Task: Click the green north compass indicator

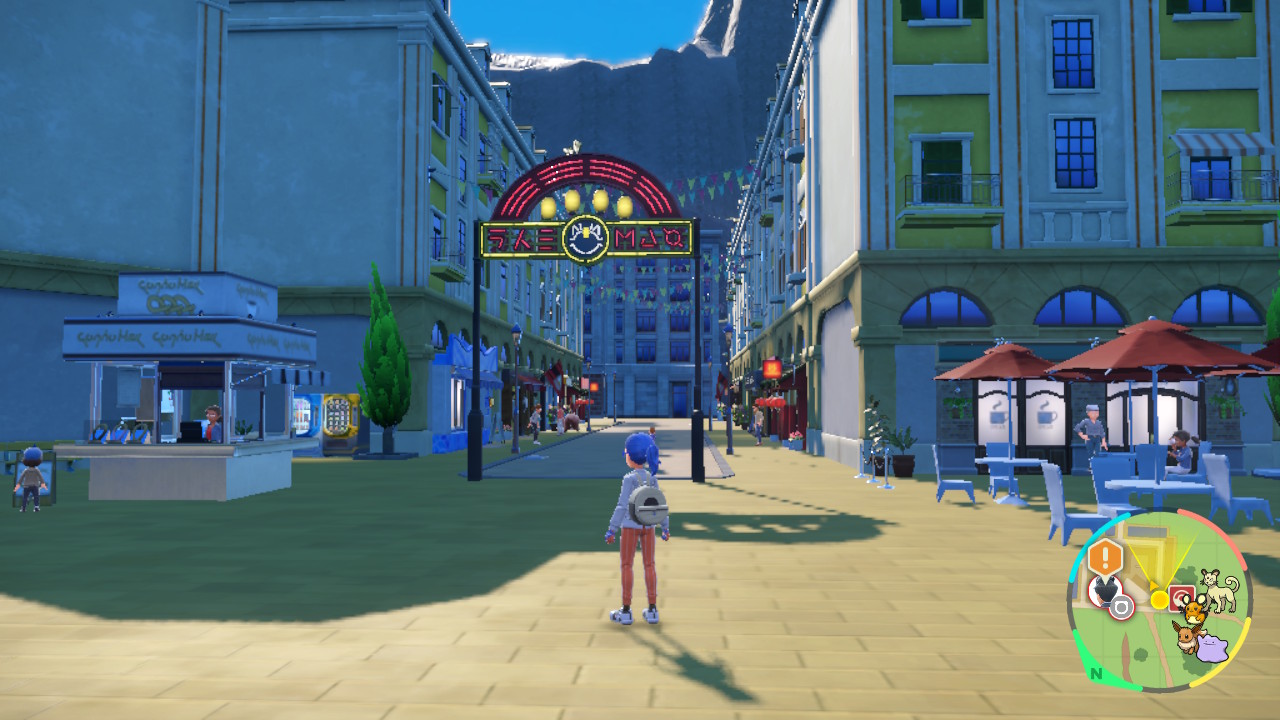Action: coord(1097,672)
